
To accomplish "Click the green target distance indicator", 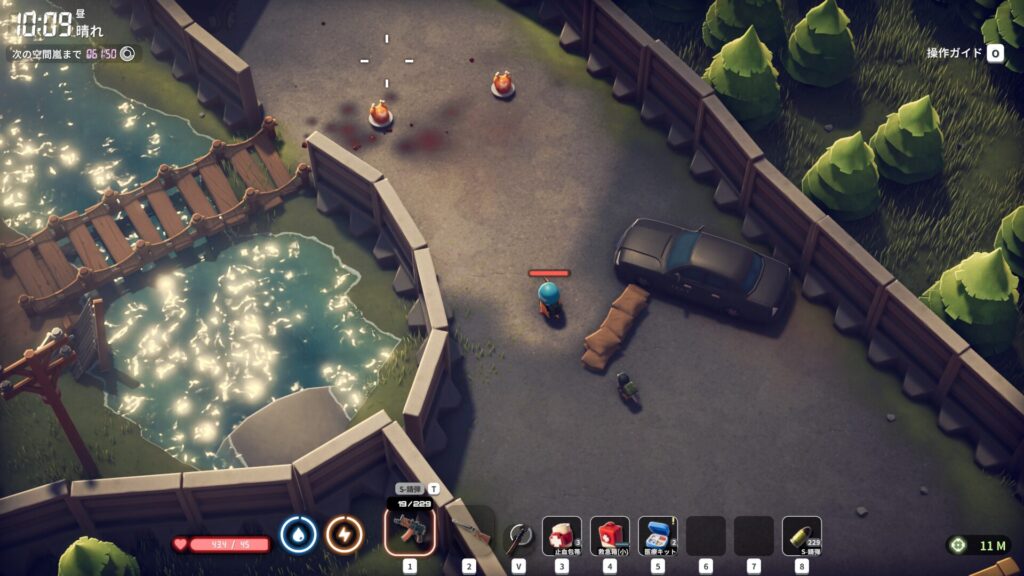I will [978, 545].
